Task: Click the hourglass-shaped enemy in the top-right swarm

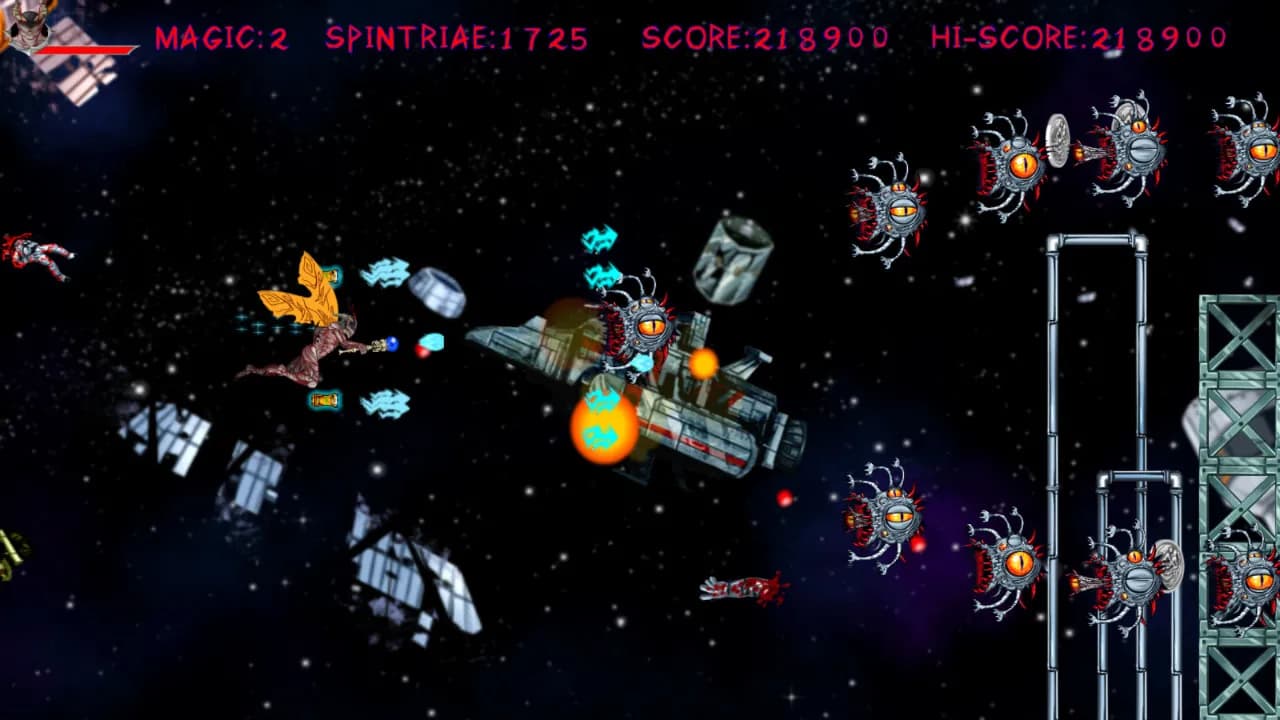Action: point(1058,140)
